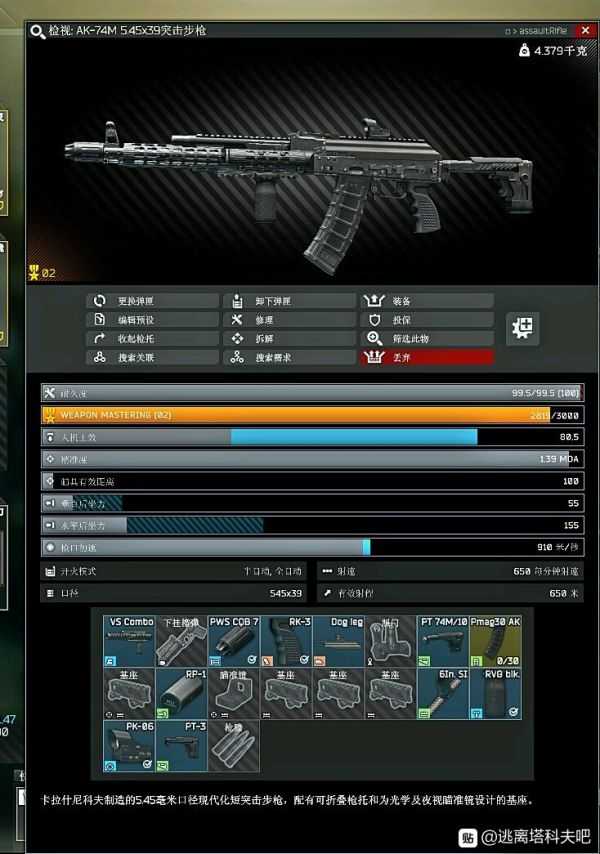Open 编辑预设 (edit preset)

(151, 320)
